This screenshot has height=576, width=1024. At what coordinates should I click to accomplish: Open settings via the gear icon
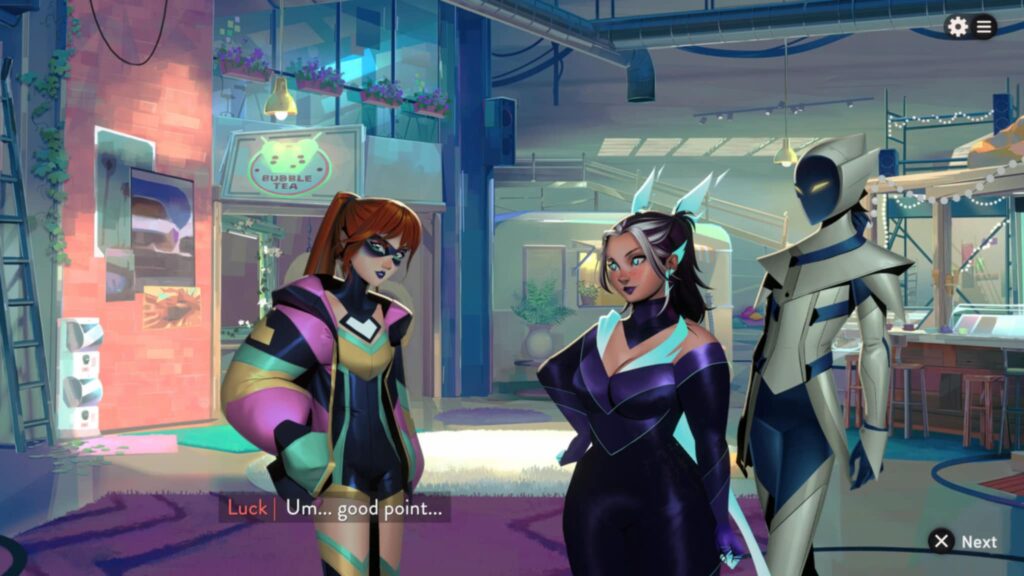pos(958,27)
